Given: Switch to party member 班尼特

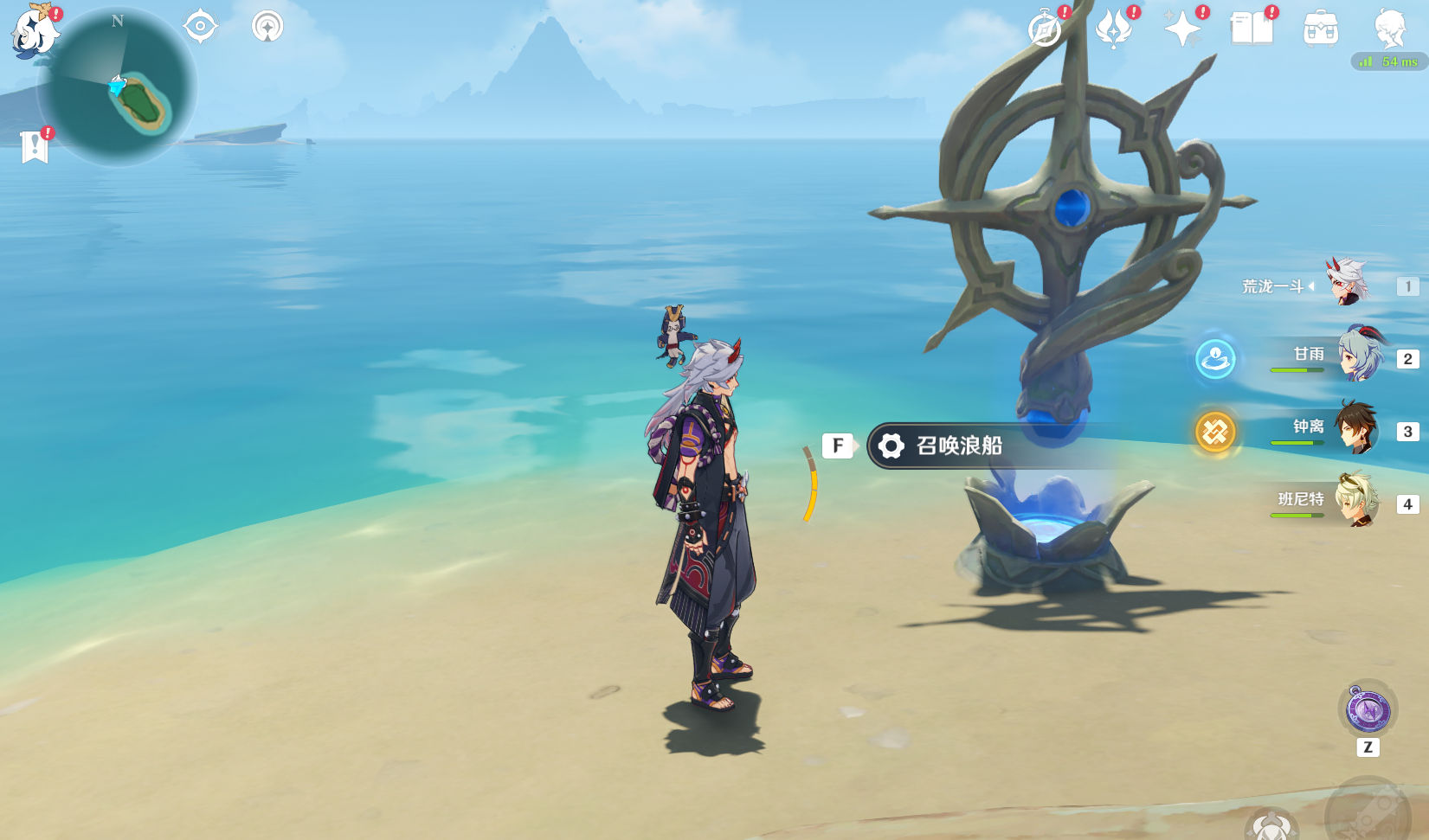Looking at the screenshot, I should (x=1355, y=501).
